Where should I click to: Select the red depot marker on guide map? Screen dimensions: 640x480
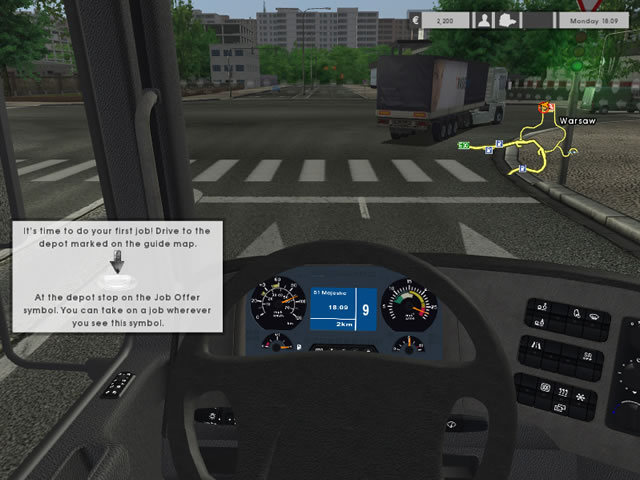point(546,108)
